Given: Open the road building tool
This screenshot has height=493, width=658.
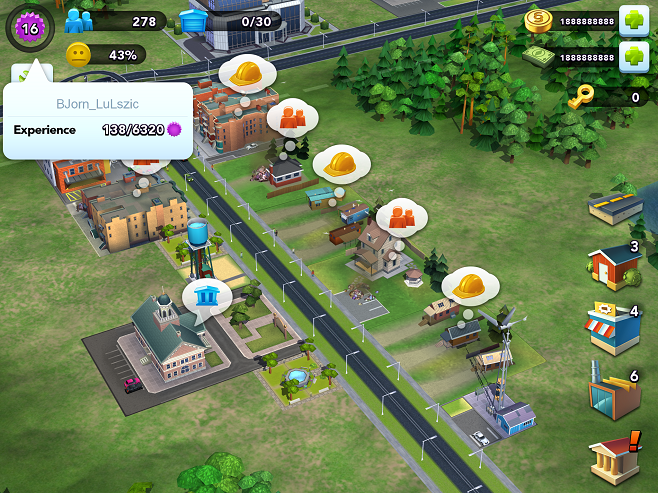Looking at the screenshot, I should point(614,208).
